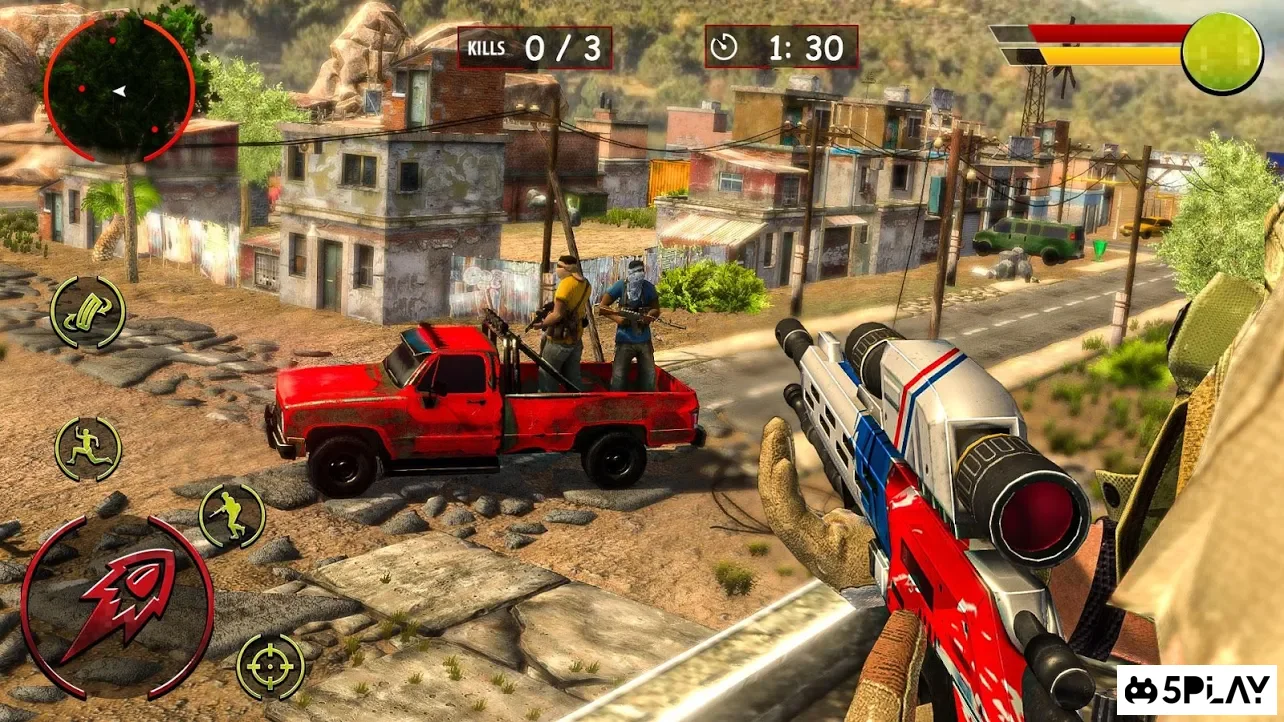Fire using the red rocket button
Image resolution: width=1284 pixels, height=722 pixels.
(117, 608)
